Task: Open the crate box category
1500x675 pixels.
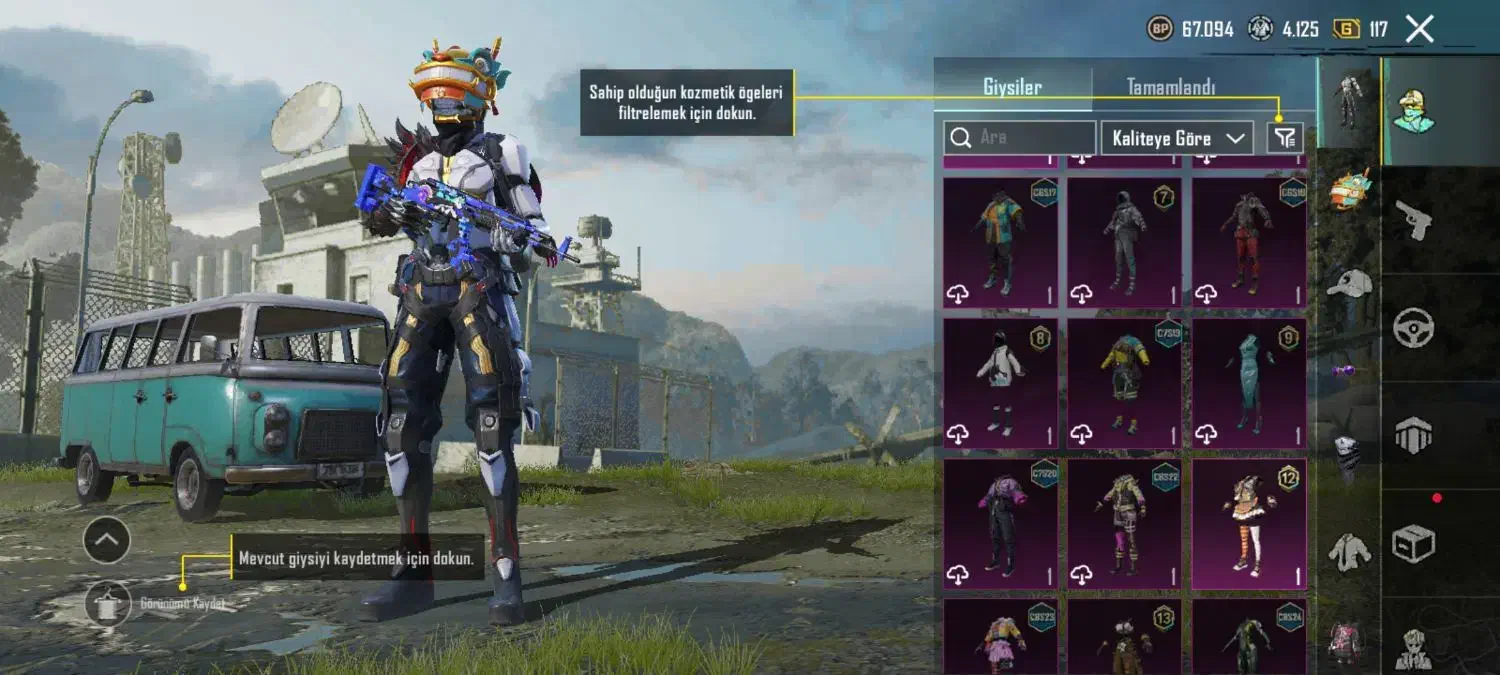Action: point(1413,543)
